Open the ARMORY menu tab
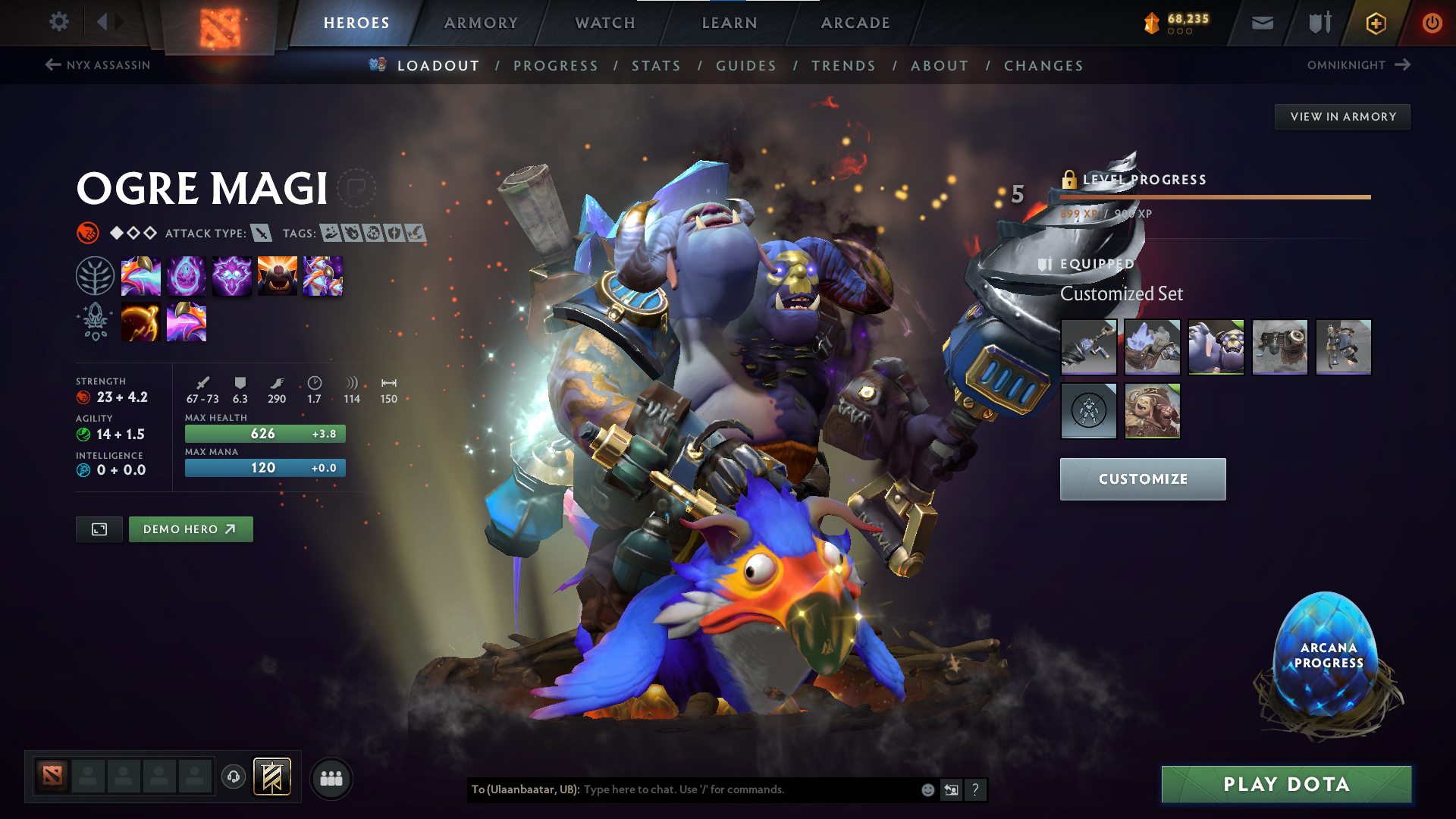Screen dimensions: 1456x819 [x=481, y=23]
